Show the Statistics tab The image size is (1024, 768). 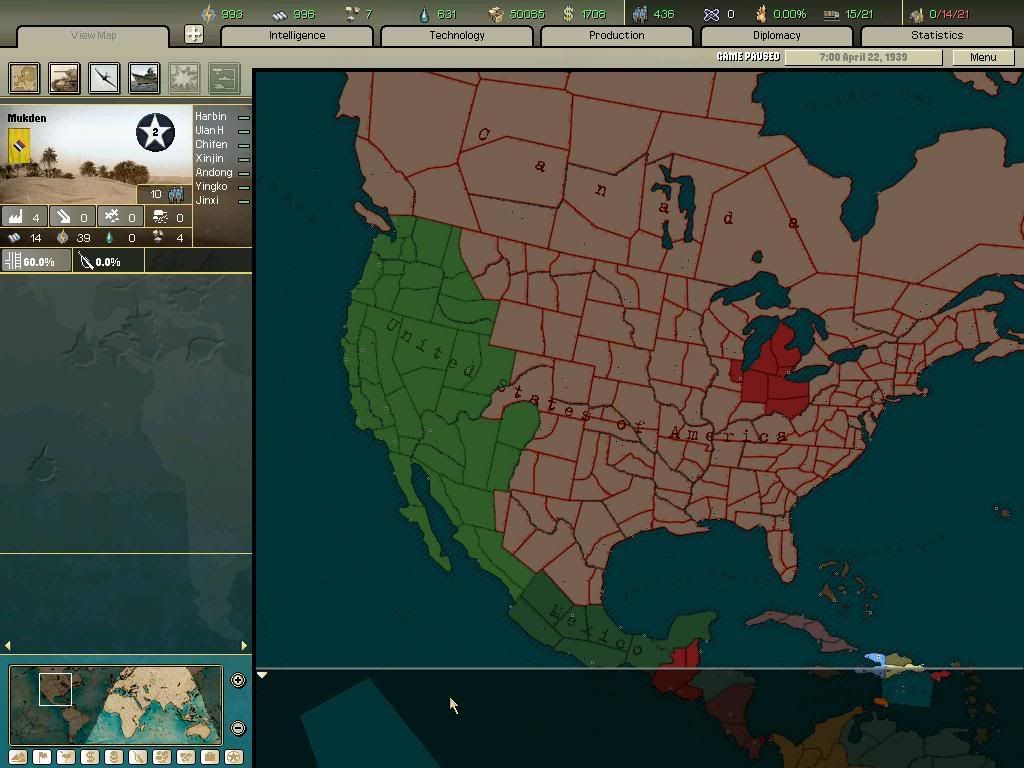(x=936, y=36)
